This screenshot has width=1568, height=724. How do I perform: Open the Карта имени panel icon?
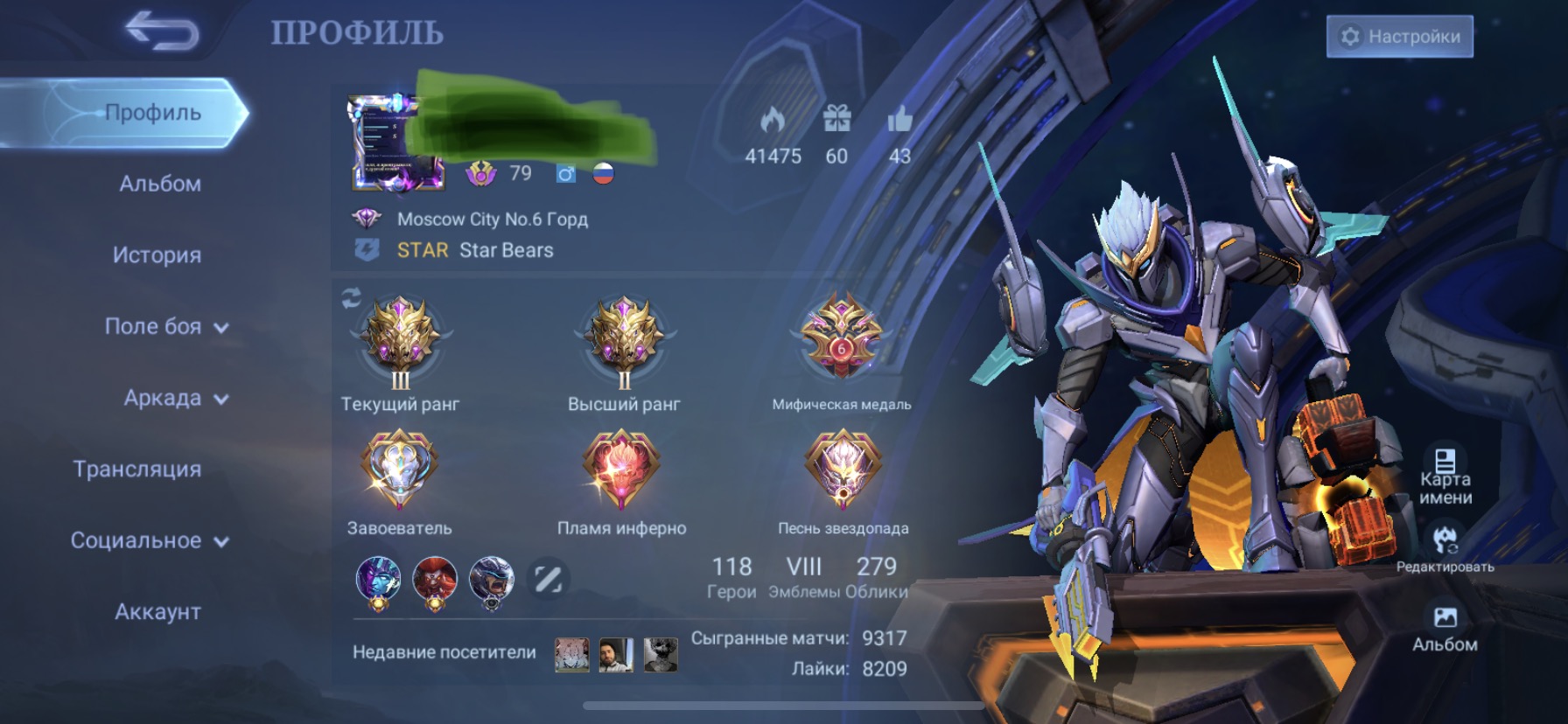coord(1445,459)
